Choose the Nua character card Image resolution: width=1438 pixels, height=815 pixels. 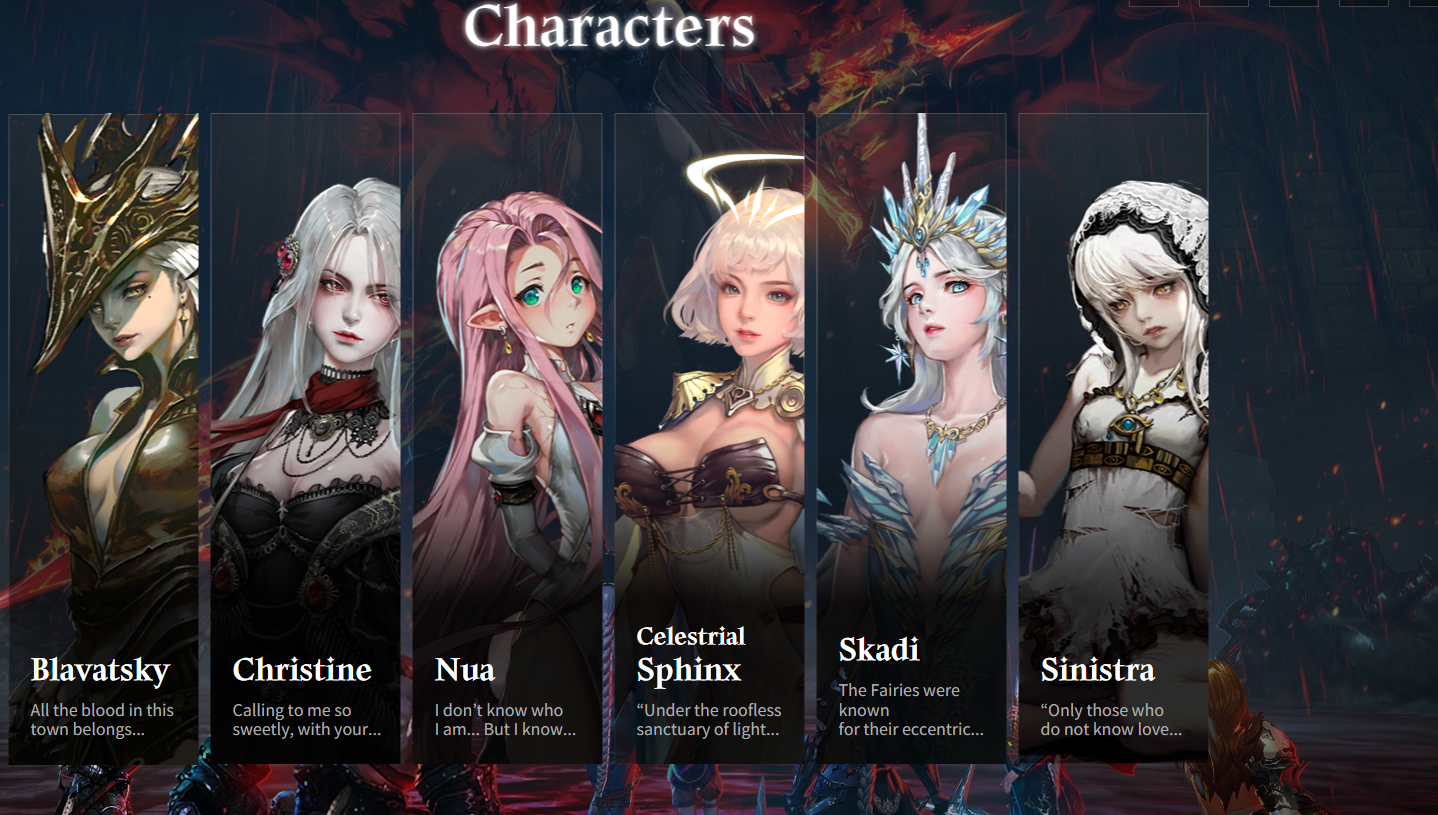pos(507,438)
